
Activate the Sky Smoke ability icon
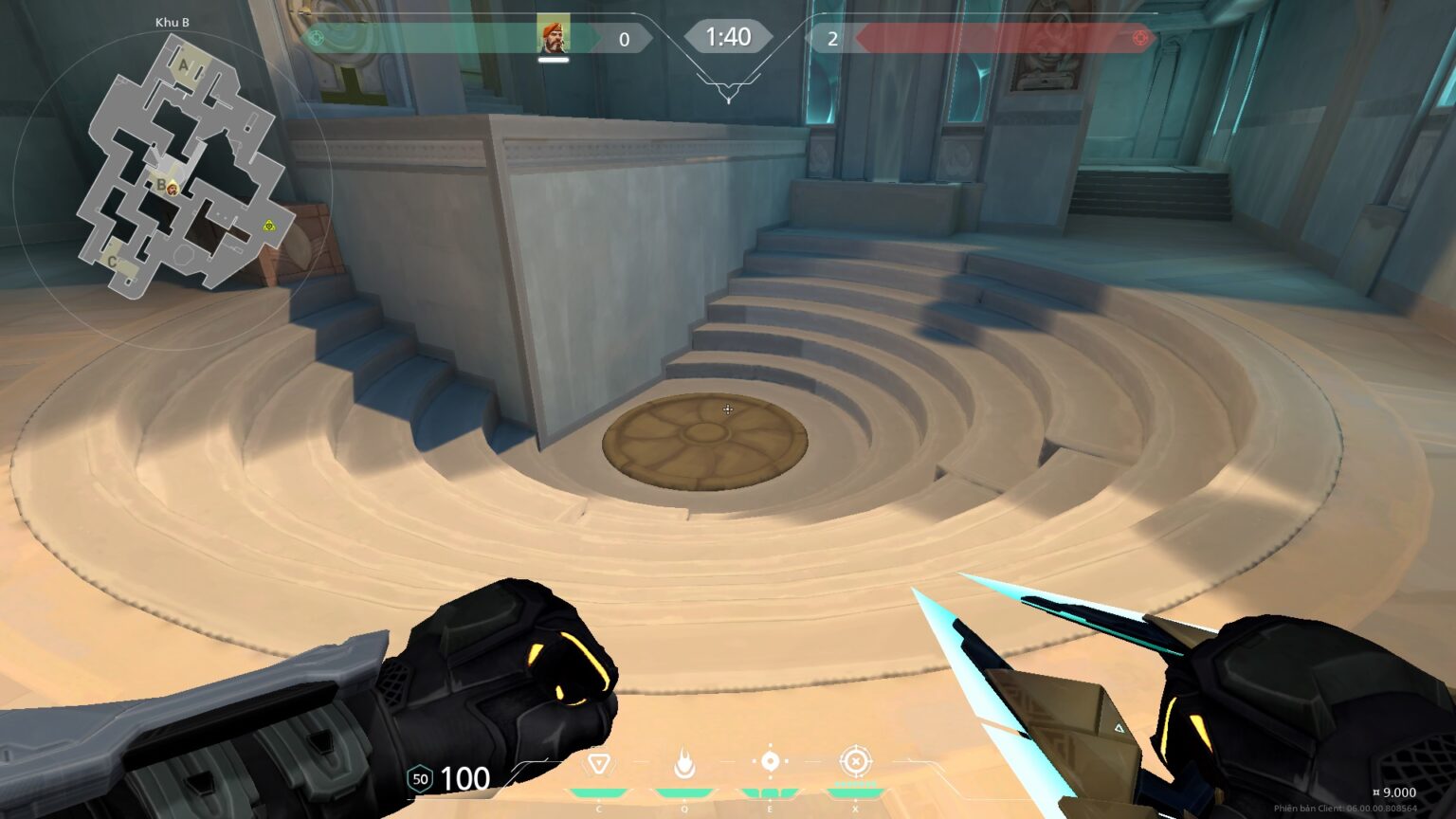tap(770, 761)
